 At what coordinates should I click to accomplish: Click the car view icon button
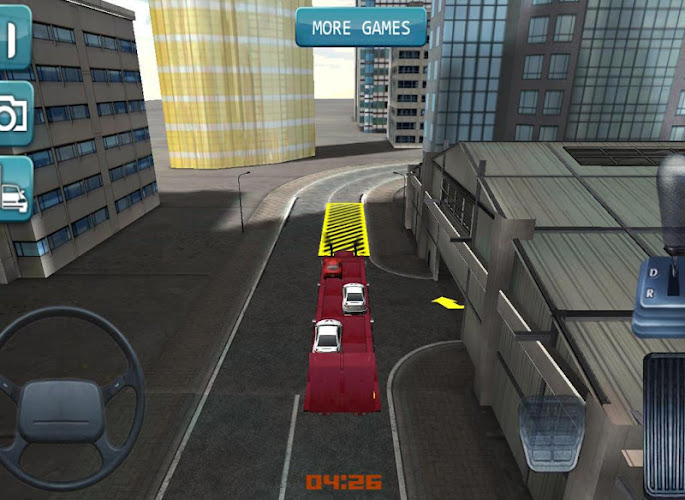pos(14,188)
